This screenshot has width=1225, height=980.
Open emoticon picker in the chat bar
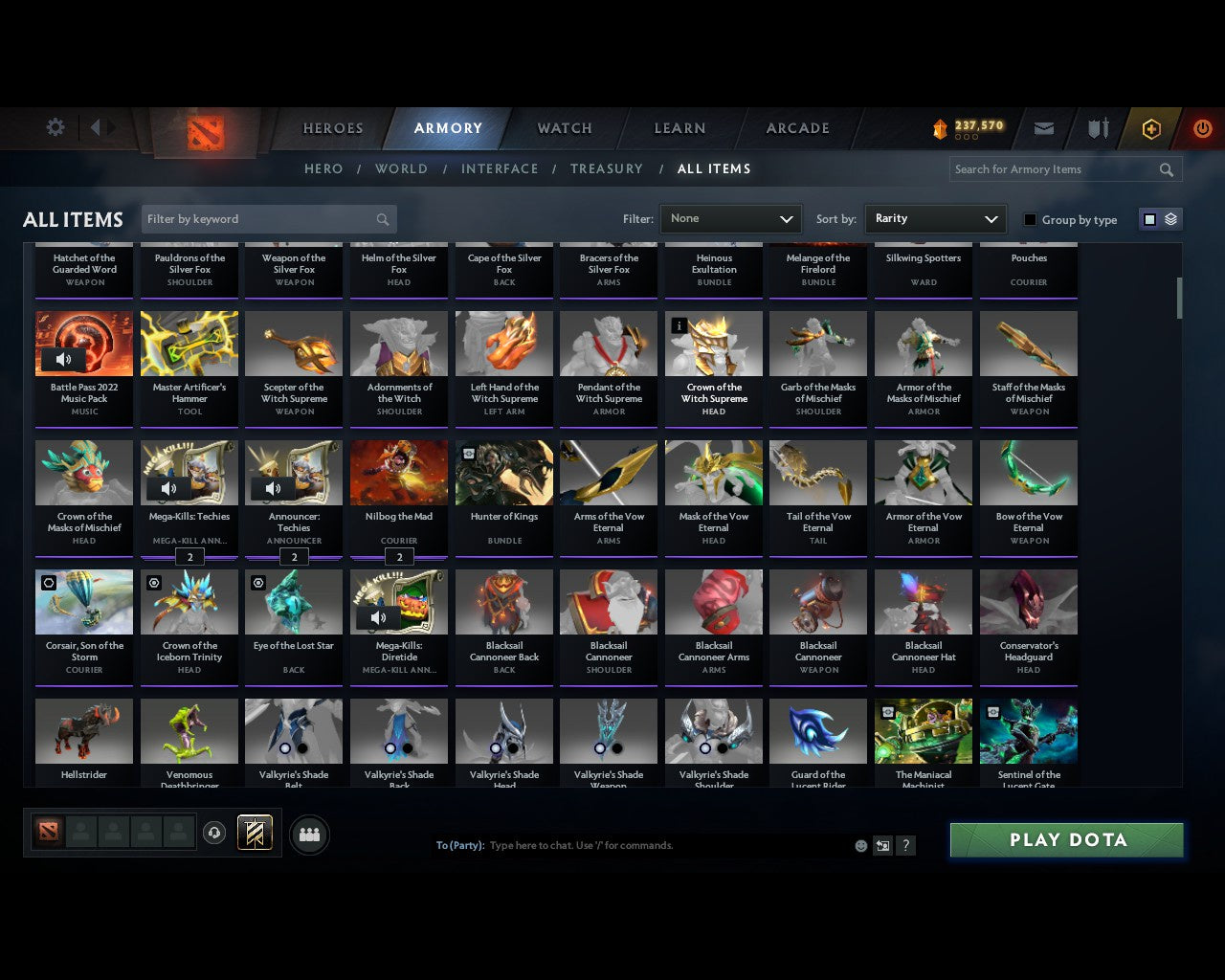point(860,846)
